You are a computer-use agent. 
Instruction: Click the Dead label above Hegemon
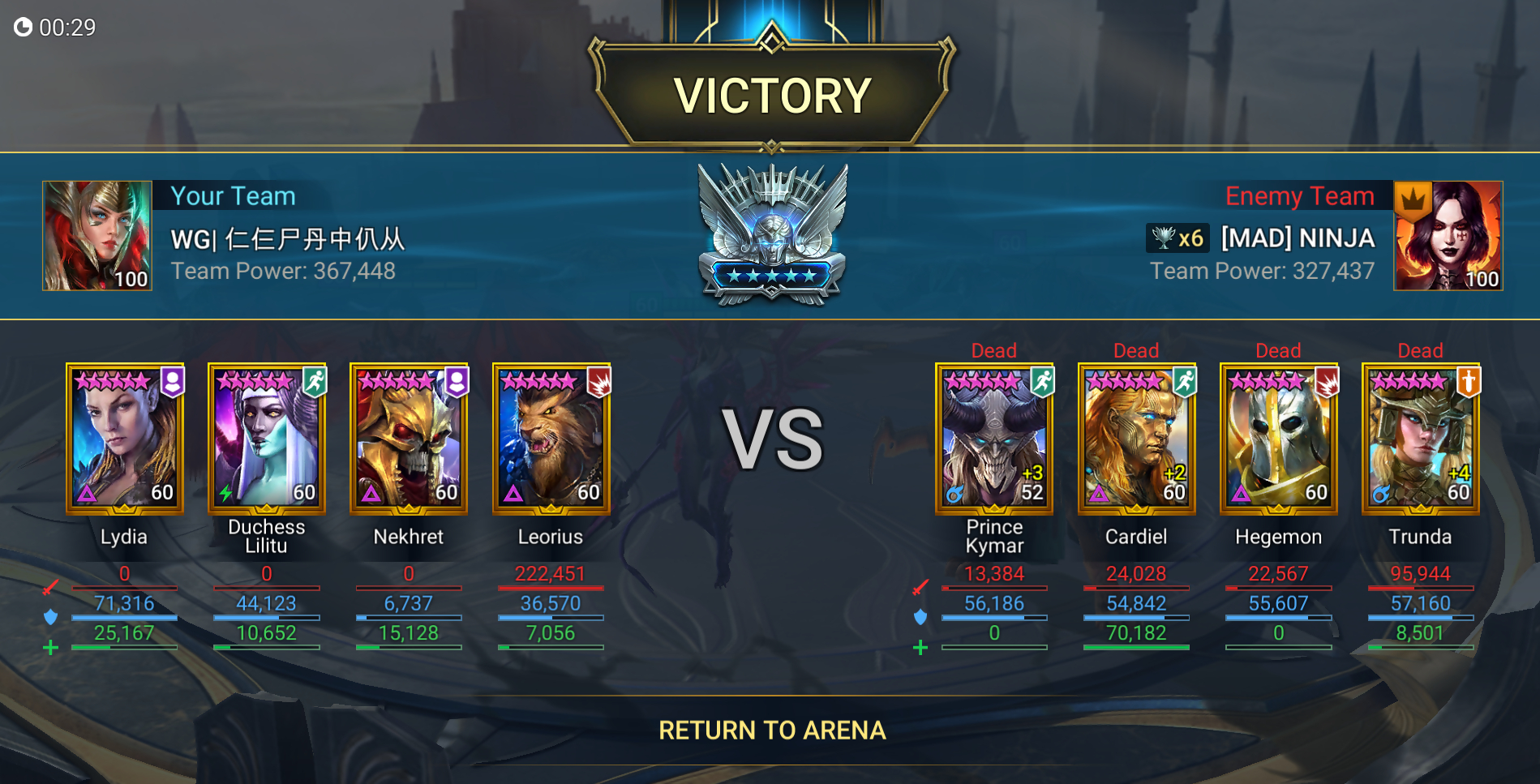(1278, 350)
